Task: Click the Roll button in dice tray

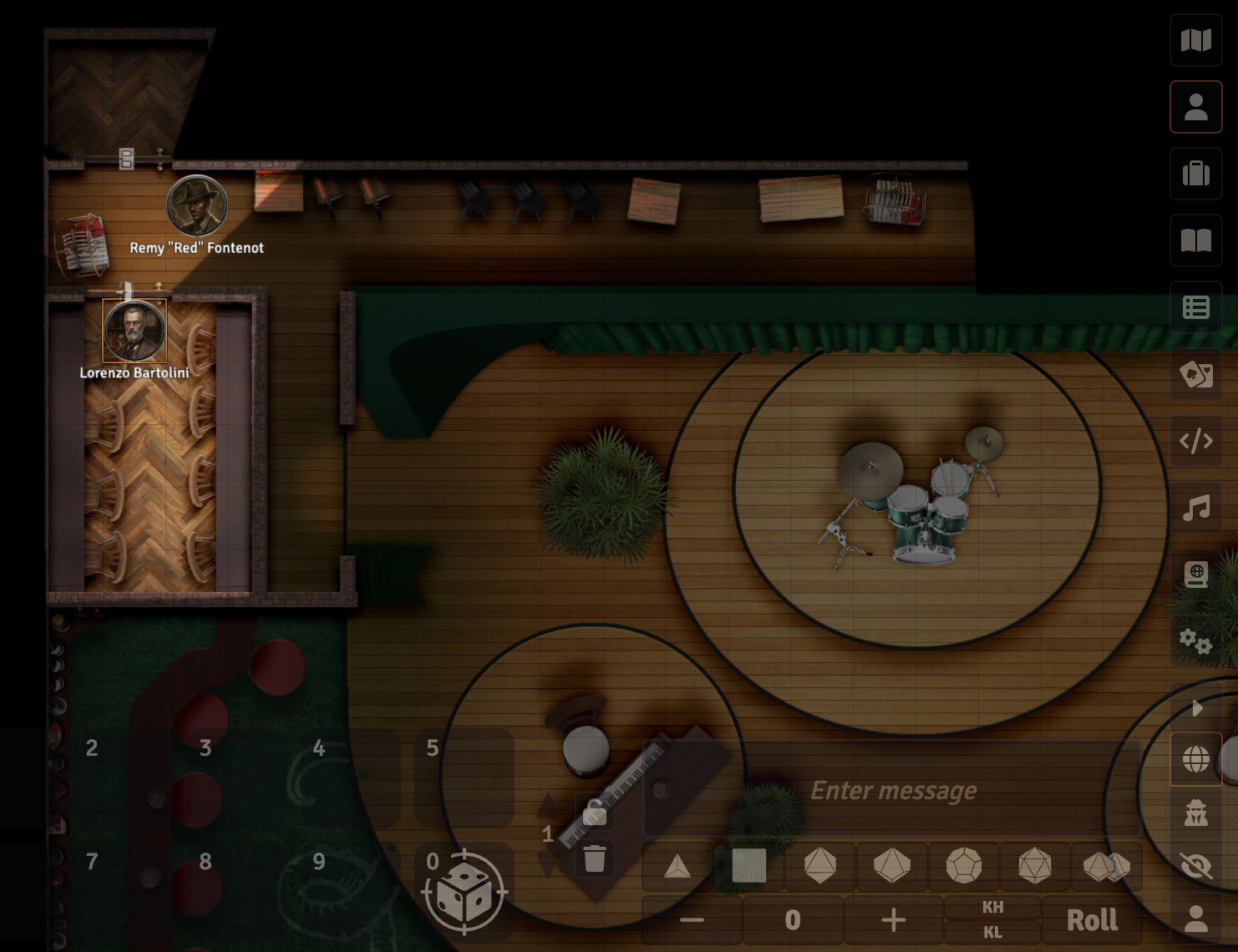Action: point(1092,919)
